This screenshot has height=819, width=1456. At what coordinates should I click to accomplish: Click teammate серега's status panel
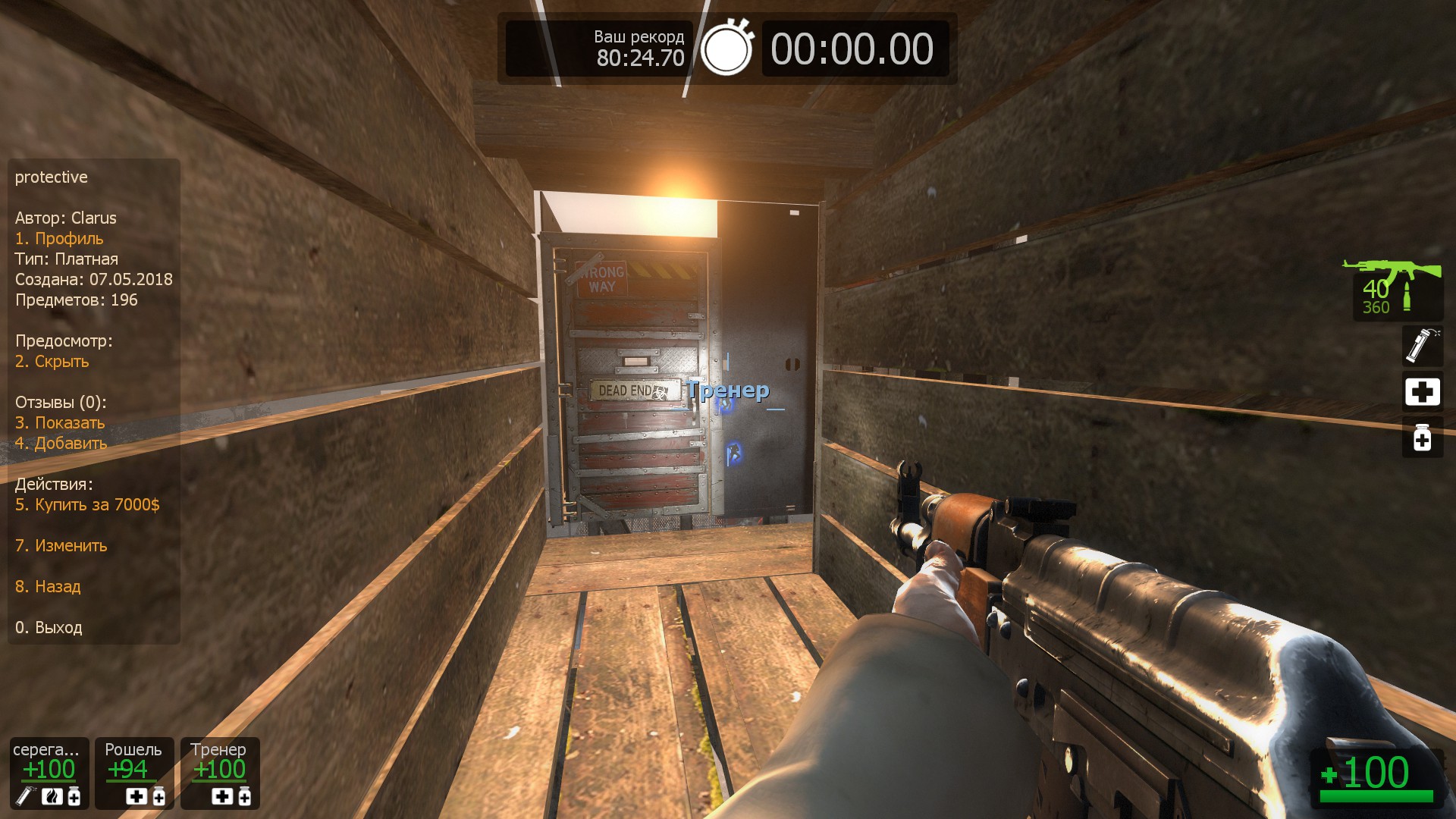coord(49,773)
